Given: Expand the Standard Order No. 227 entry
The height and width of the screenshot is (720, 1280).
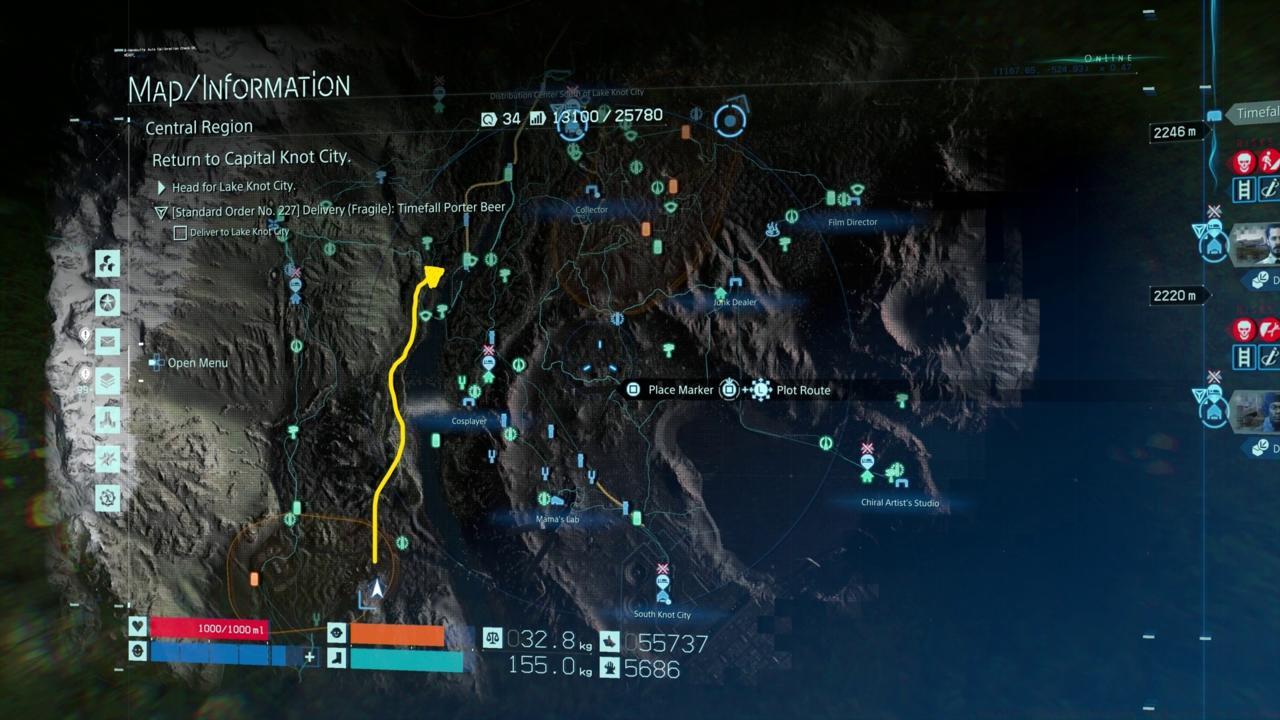Looking at the screenshot, I should [161, 211].
